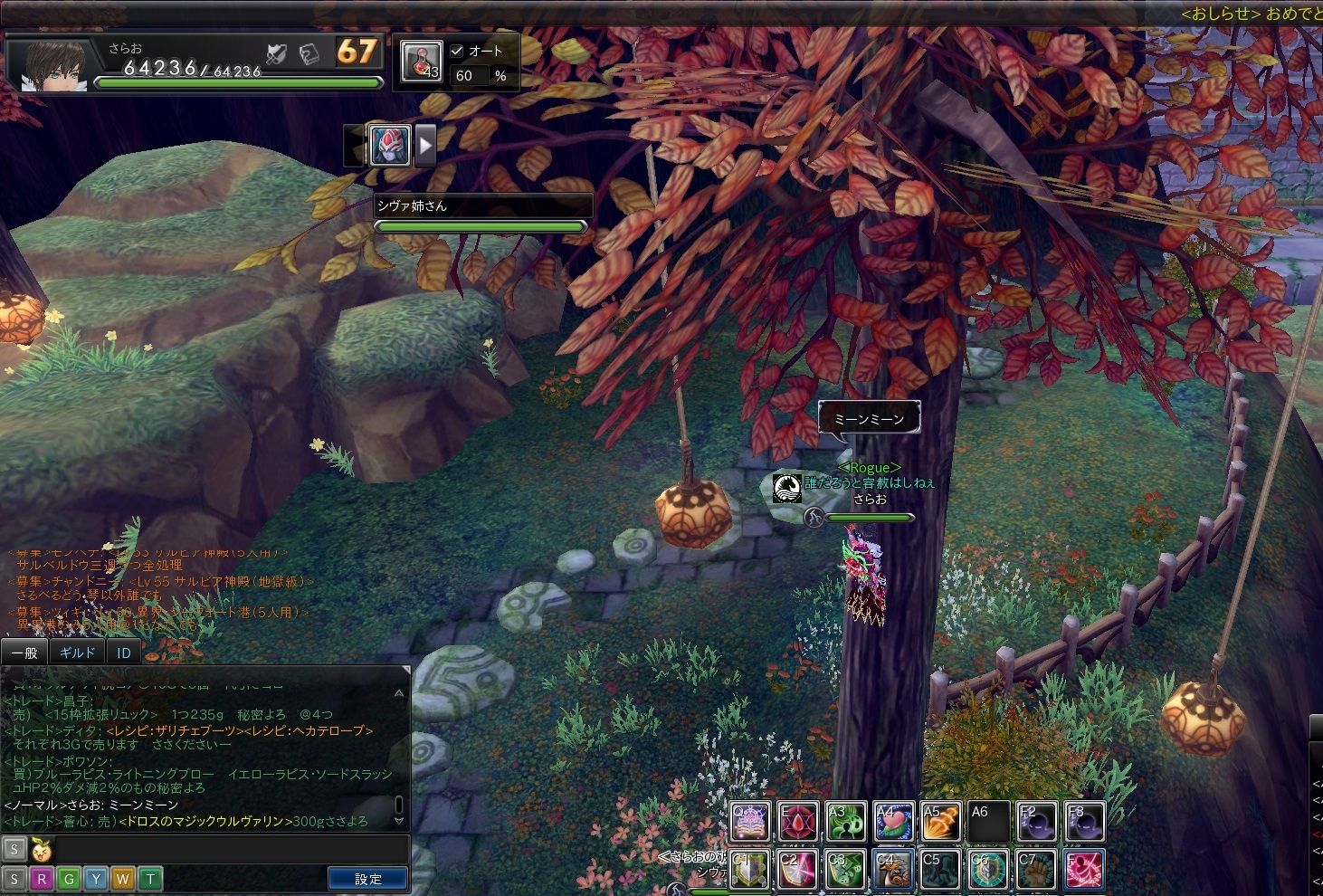
Task: Cast the E red hexagram skill
Action: click(798, 822)
